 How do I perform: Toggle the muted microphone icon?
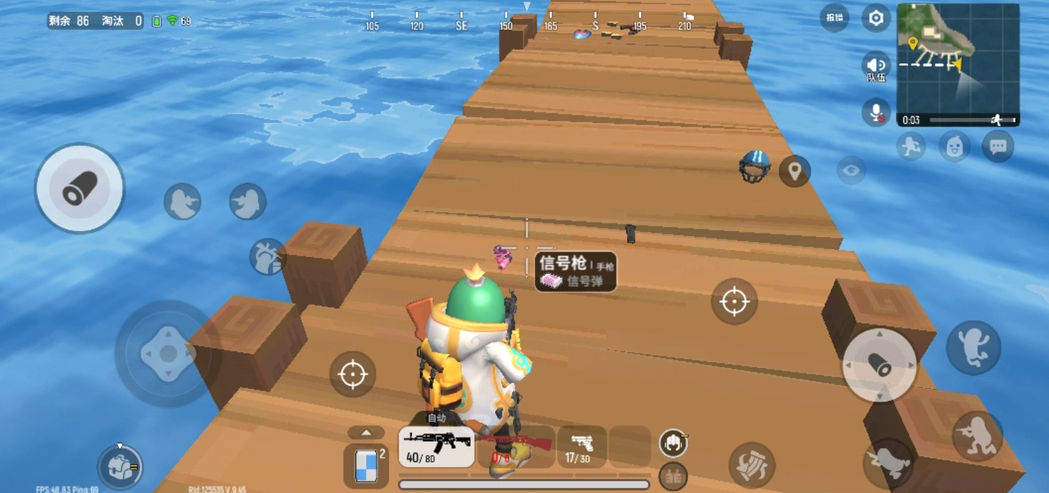coord(876,113)
